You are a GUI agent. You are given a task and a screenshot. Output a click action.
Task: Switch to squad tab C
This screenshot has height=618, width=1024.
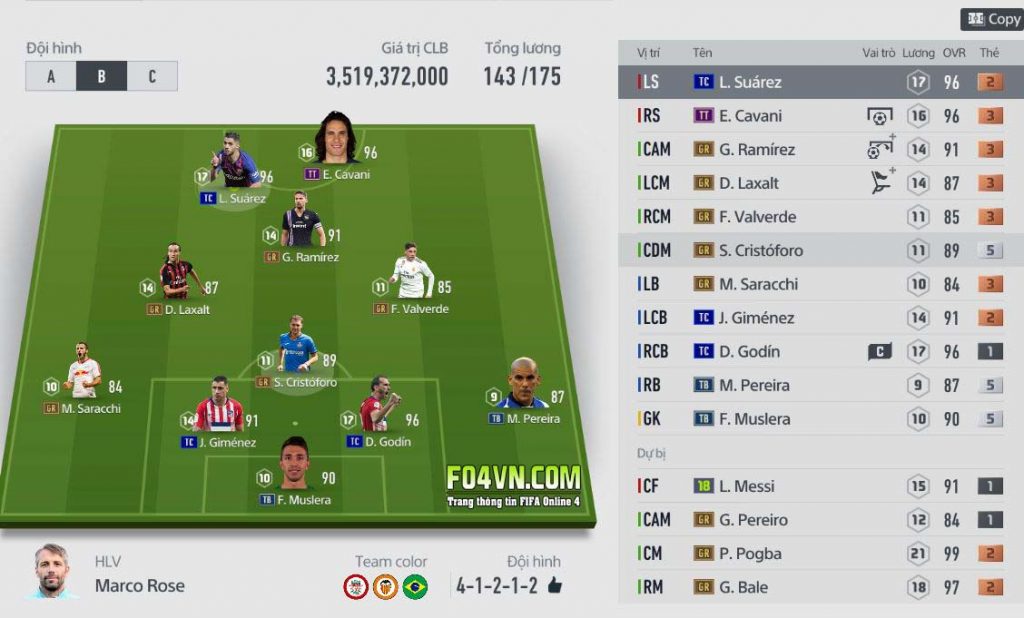pos(152,76)
